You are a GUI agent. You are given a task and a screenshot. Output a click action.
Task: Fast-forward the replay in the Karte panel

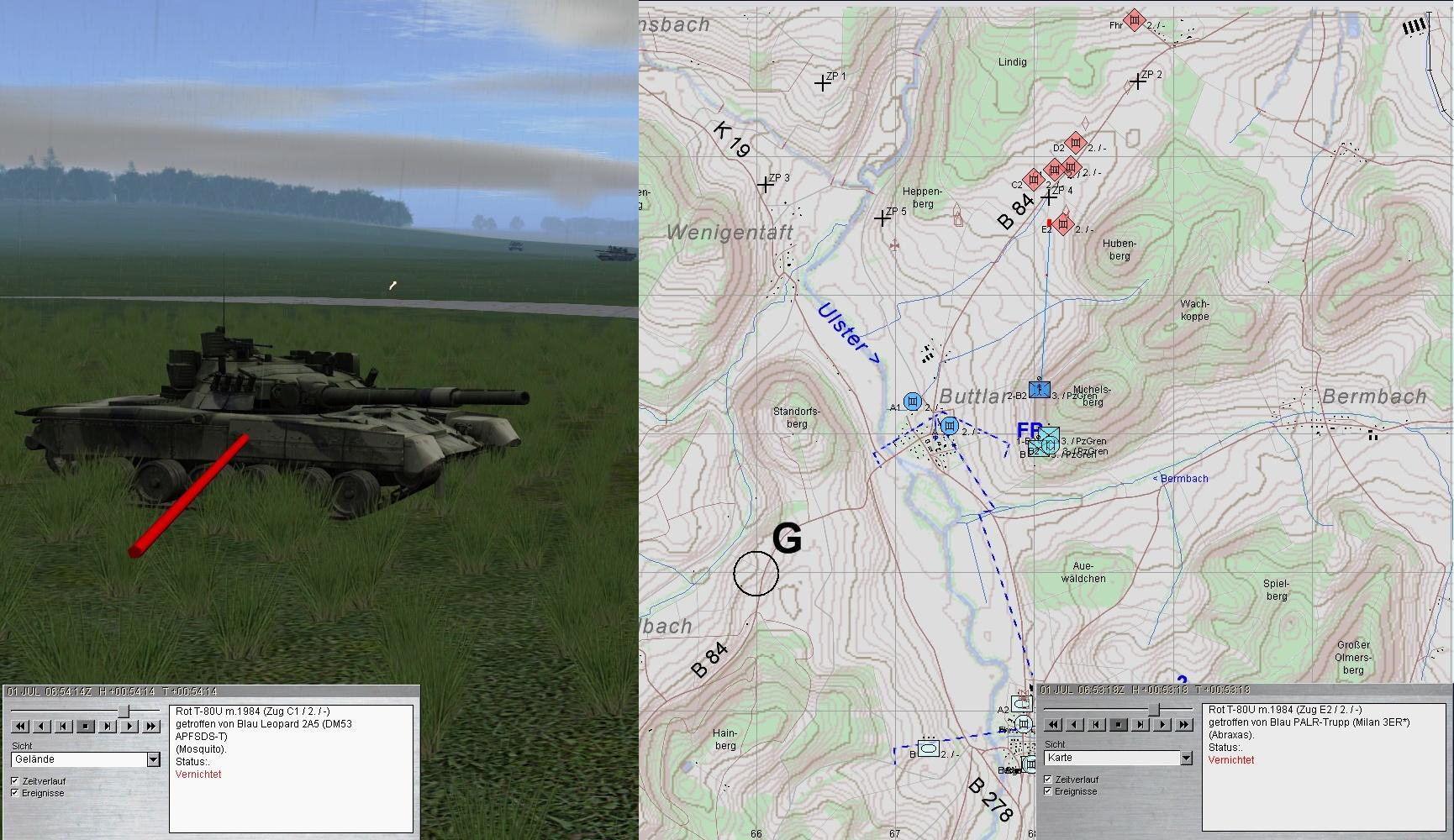1183,725
